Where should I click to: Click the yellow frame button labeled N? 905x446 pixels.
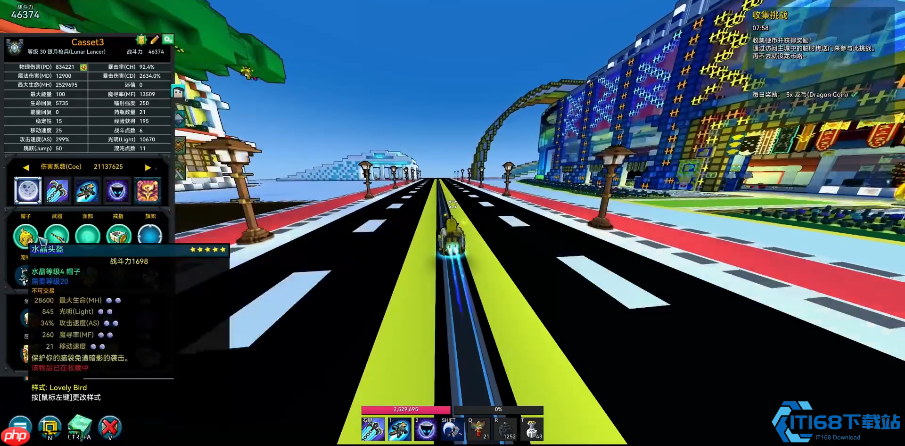(48, 427)
